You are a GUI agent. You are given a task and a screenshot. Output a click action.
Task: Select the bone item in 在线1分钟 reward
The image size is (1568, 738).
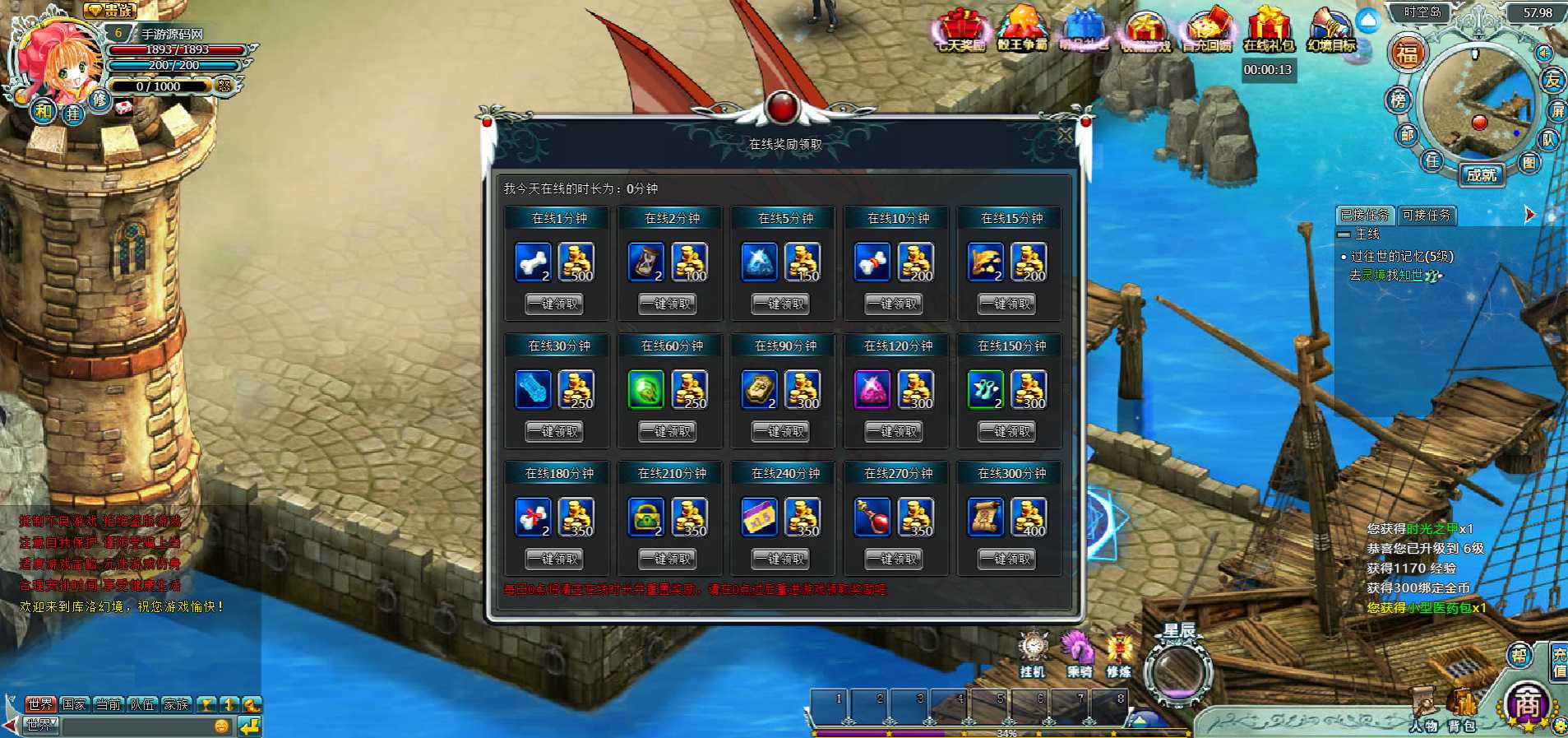(x=533, y=262)
